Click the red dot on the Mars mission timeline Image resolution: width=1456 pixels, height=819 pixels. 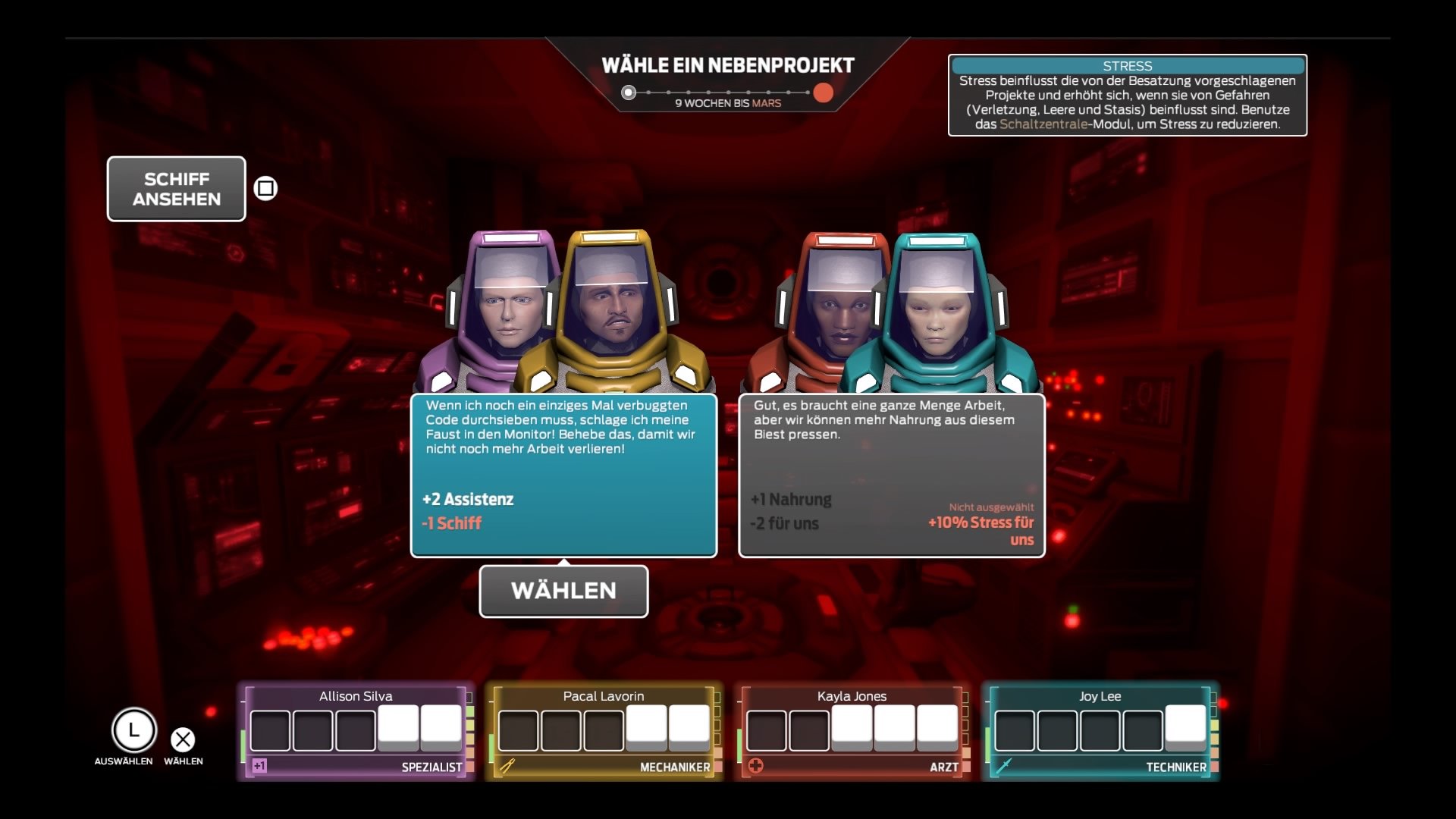click(824, 93)
